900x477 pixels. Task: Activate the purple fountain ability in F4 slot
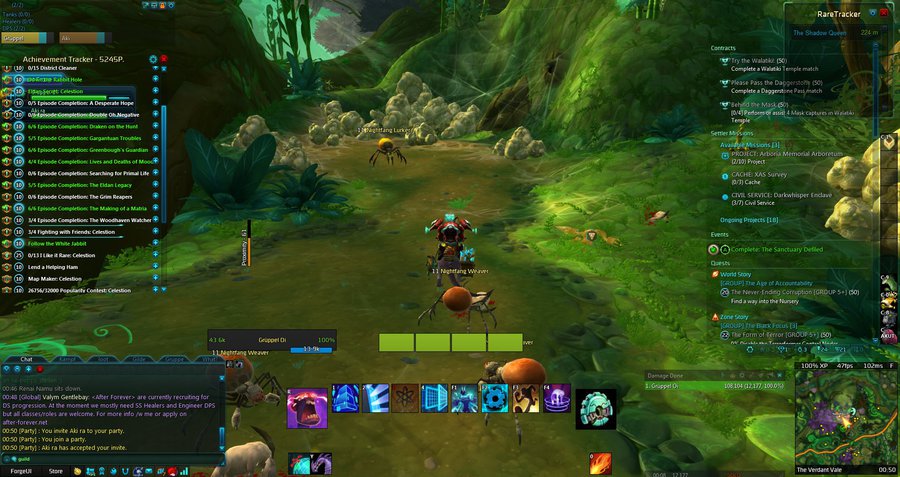(x=555, y=398)
